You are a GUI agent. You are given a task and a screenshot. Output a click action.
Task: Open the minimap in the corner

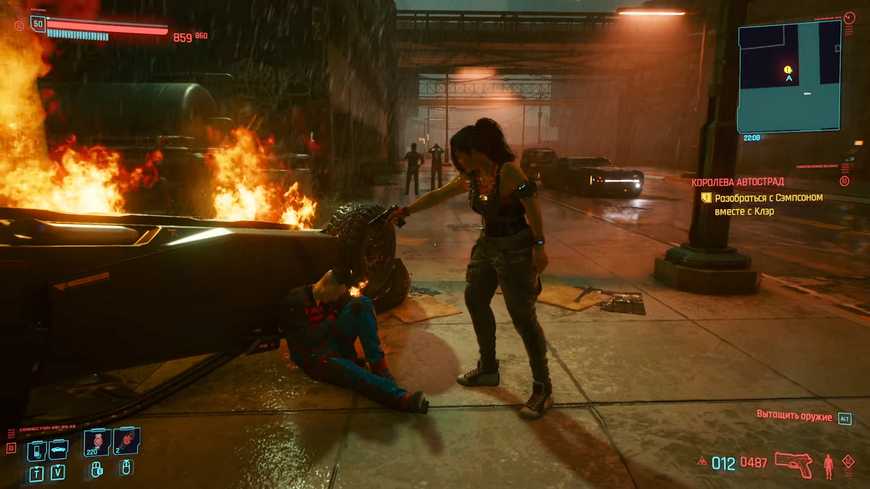point(789,77)
